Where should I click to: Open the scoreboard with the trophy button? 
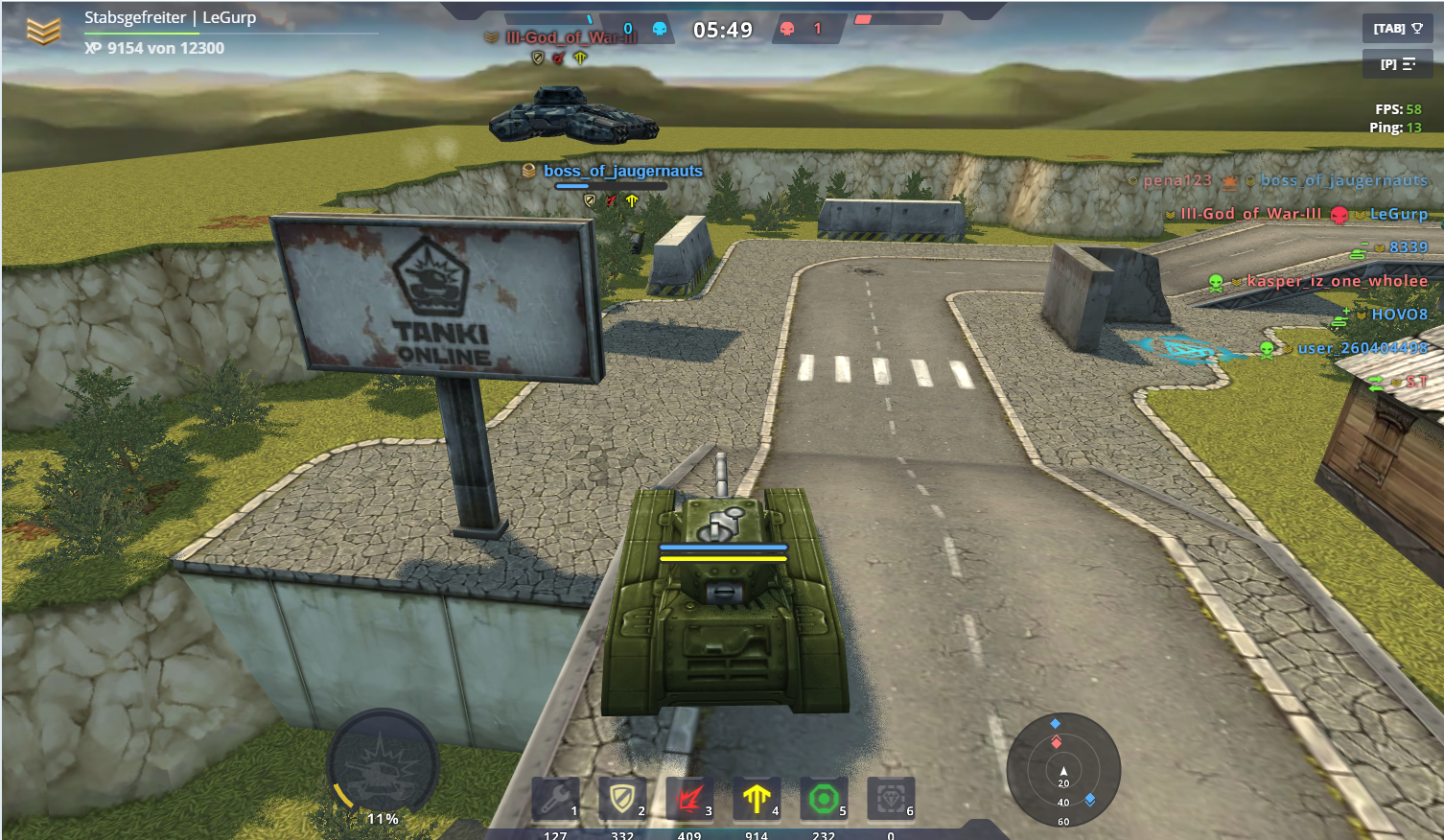tap(1397, 29)
